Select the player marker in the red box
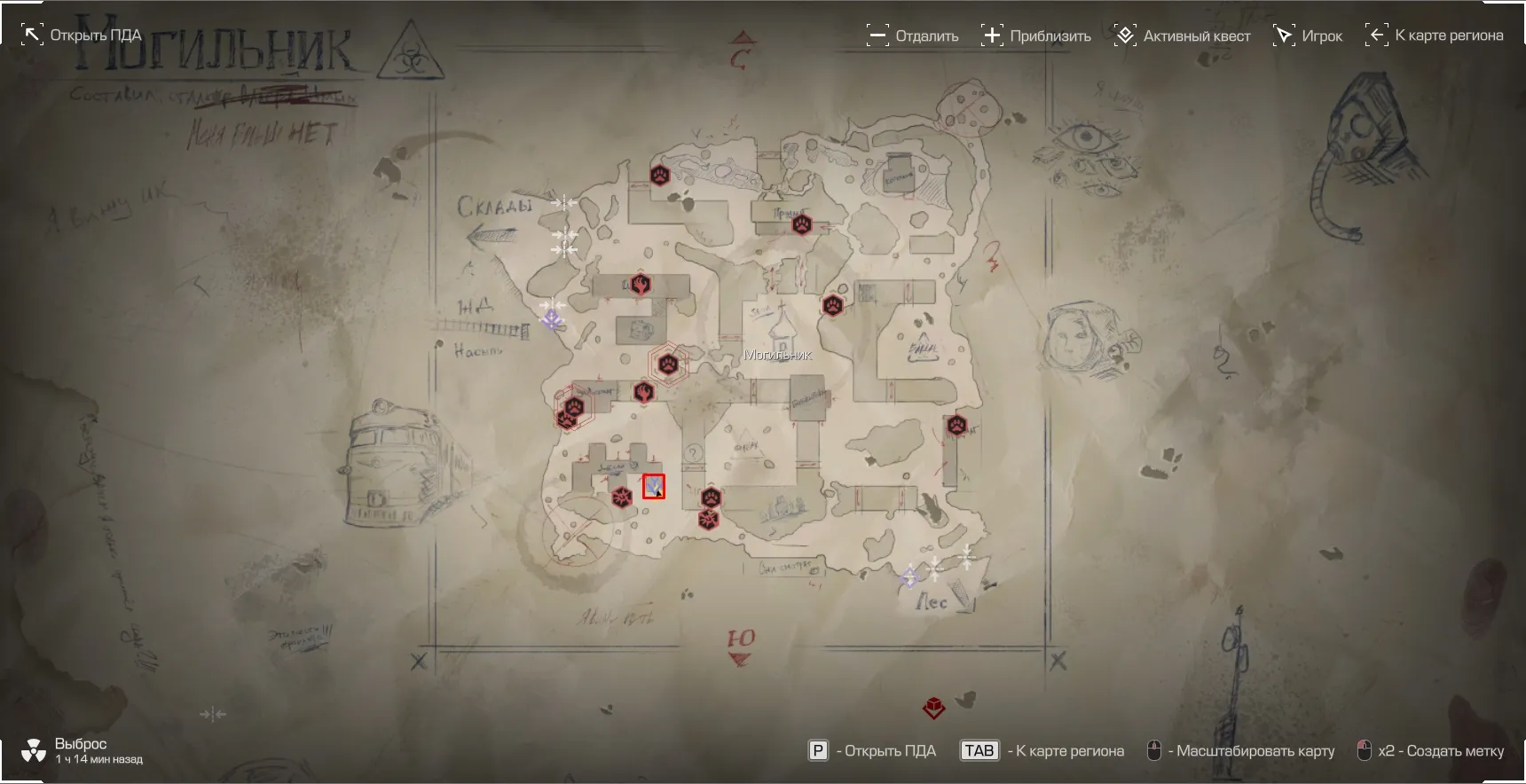This screenshot has height=784, width=1526. pyautogui.click(x=654, y=486)
